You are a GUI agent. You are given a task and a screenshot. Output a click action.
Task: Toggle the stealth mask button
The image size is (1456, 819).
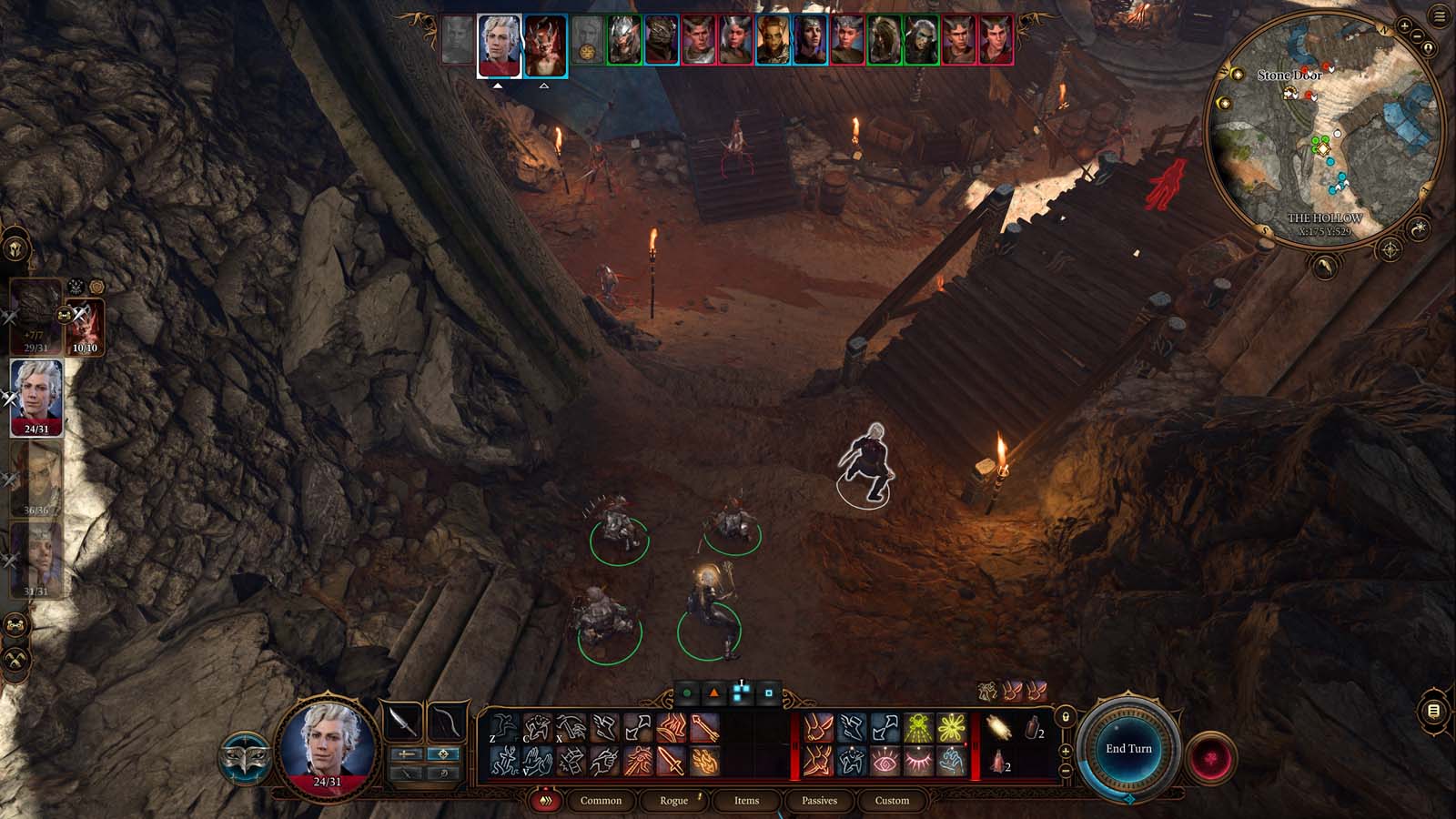tap(243, 758)
